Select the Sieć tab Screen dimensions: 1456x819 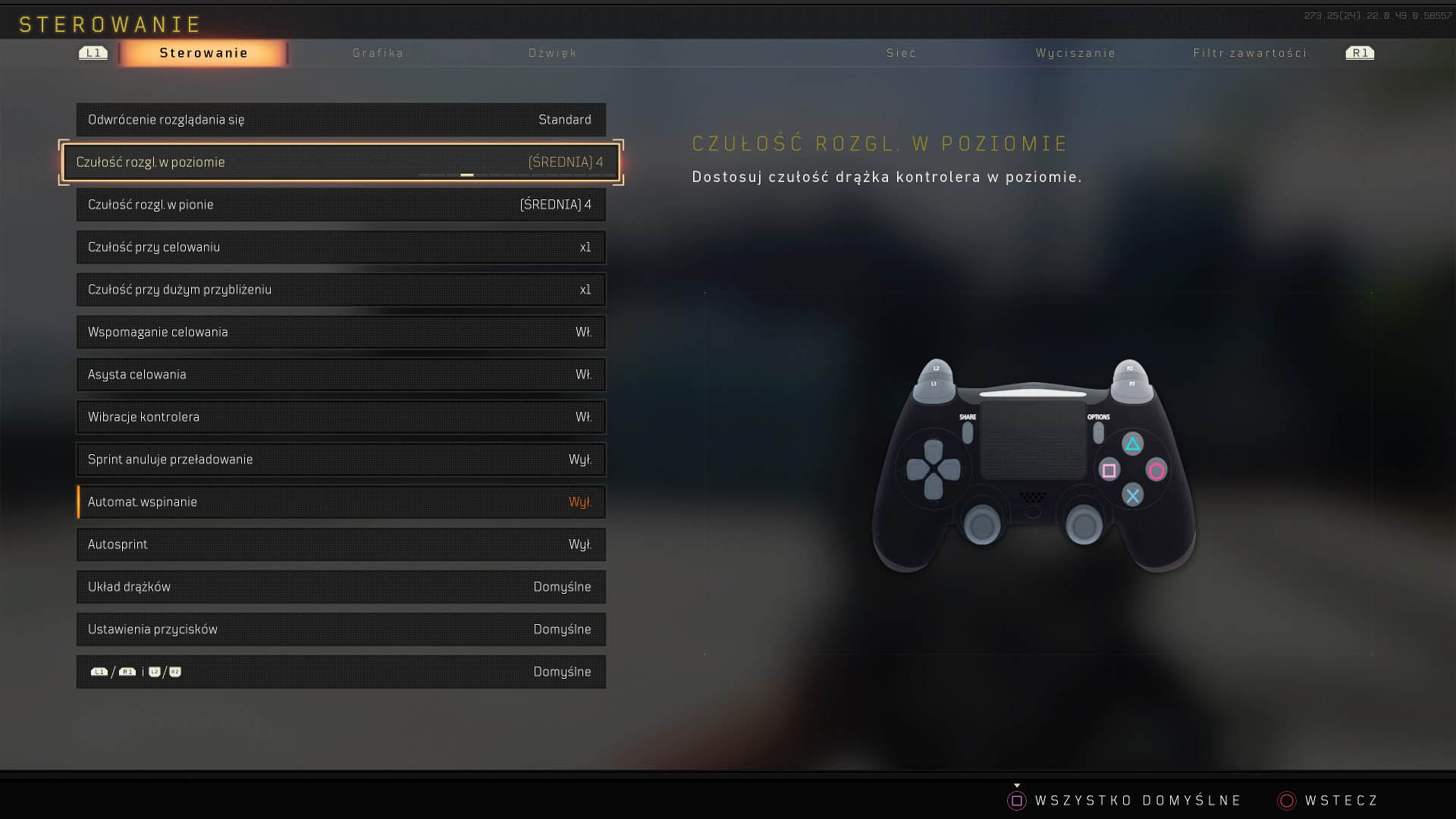[x=901, y=53]
